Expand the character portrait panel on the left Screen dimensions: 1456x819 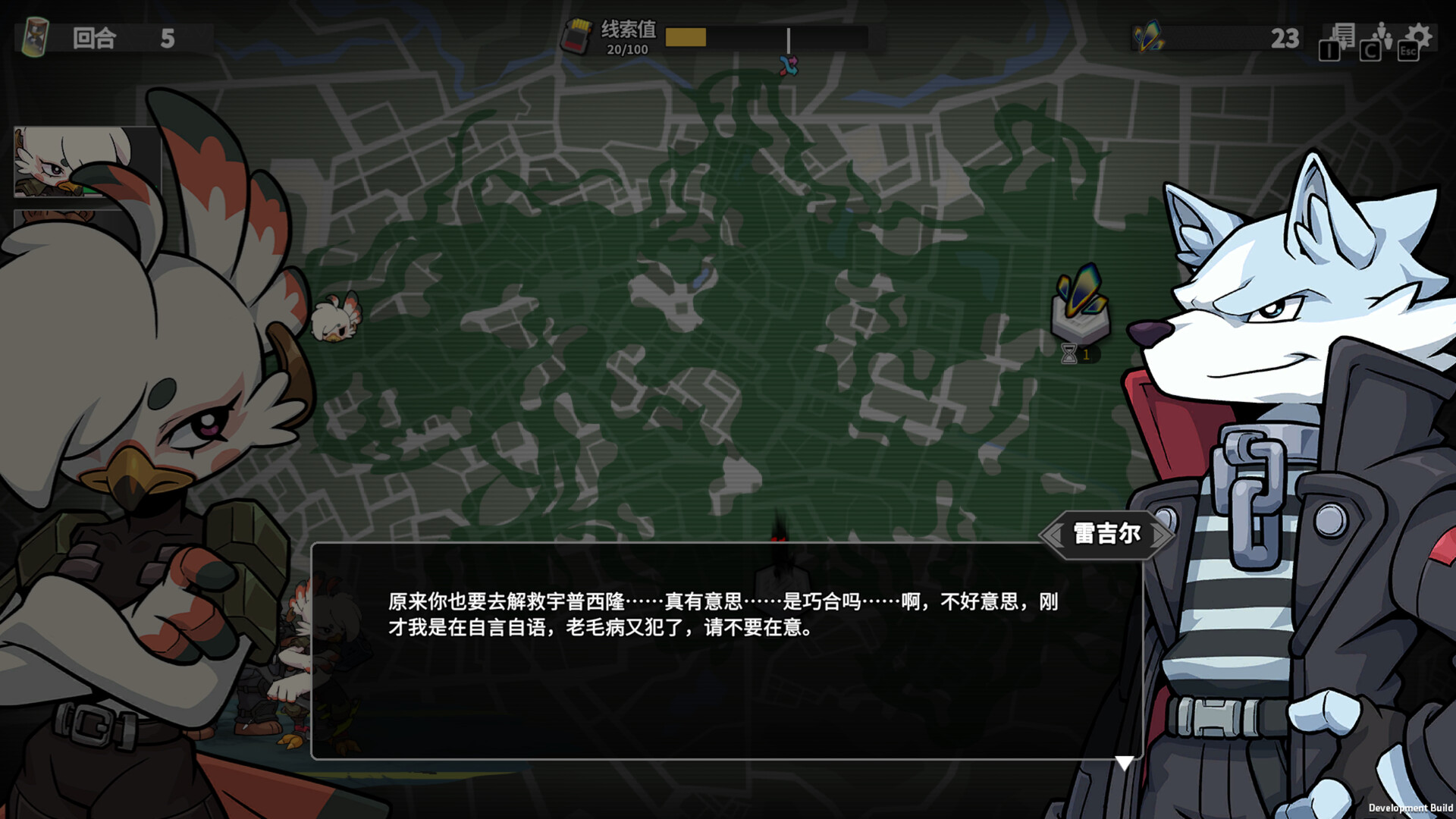click(83, 159)
